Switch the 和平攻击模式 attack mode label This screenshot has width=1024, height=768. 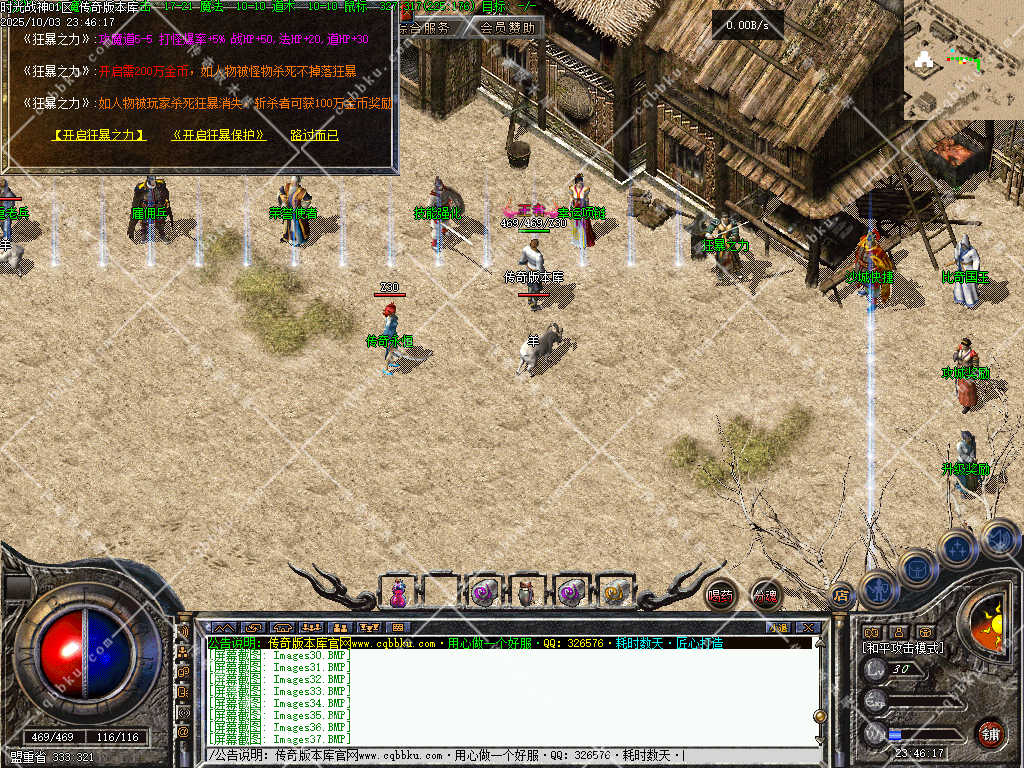click(902, 648)
